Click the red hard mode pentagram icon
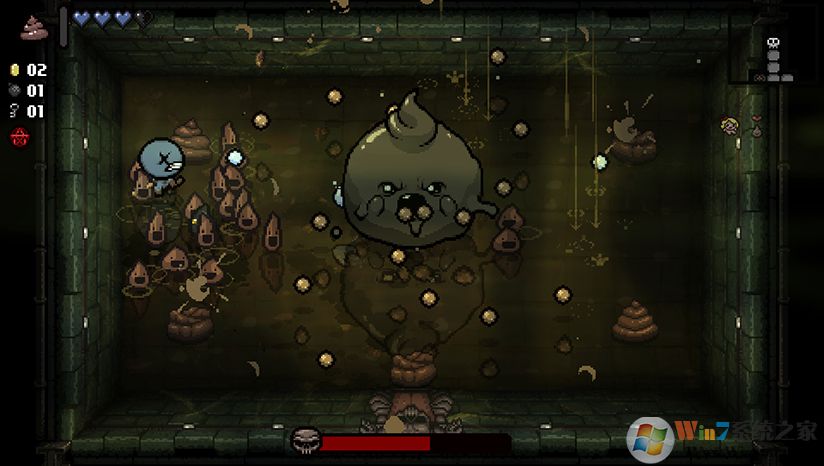The width and height of the screenshot is (824, 466). (x=18, y=136)
